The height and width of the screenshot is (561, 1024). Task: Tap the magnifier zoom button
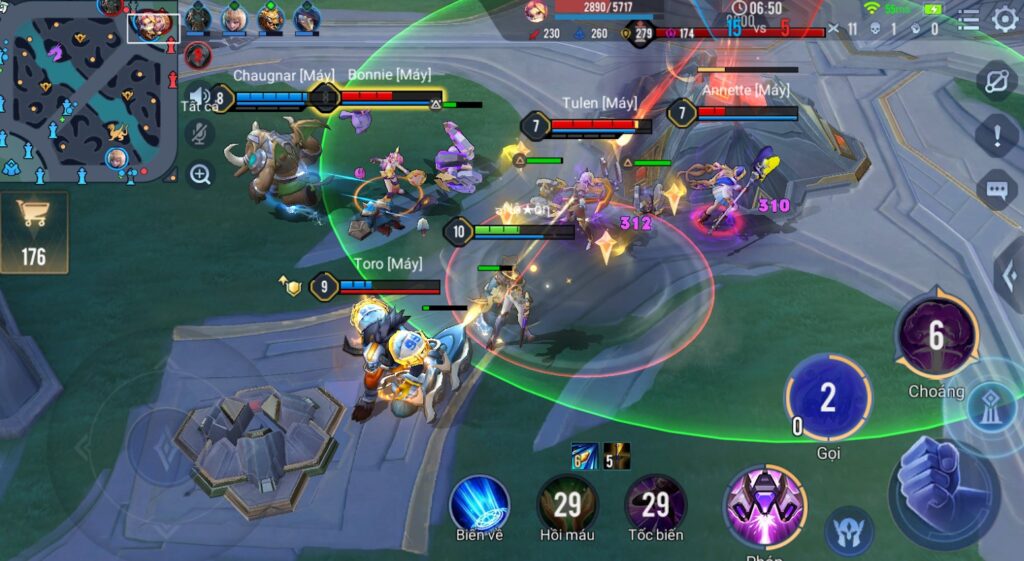(x=200, y=175)
